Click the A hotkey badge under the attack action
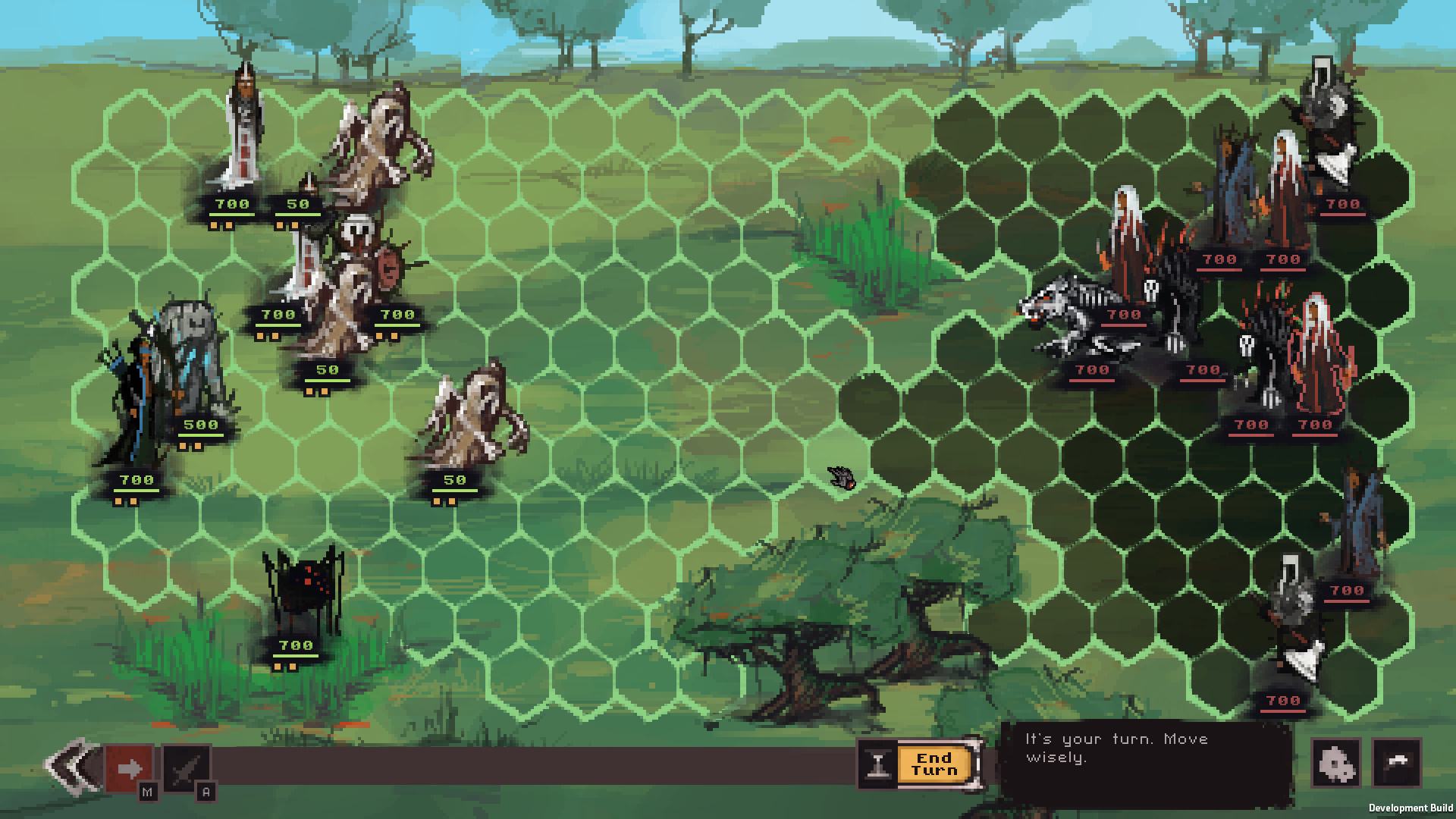 pos(203,791)
